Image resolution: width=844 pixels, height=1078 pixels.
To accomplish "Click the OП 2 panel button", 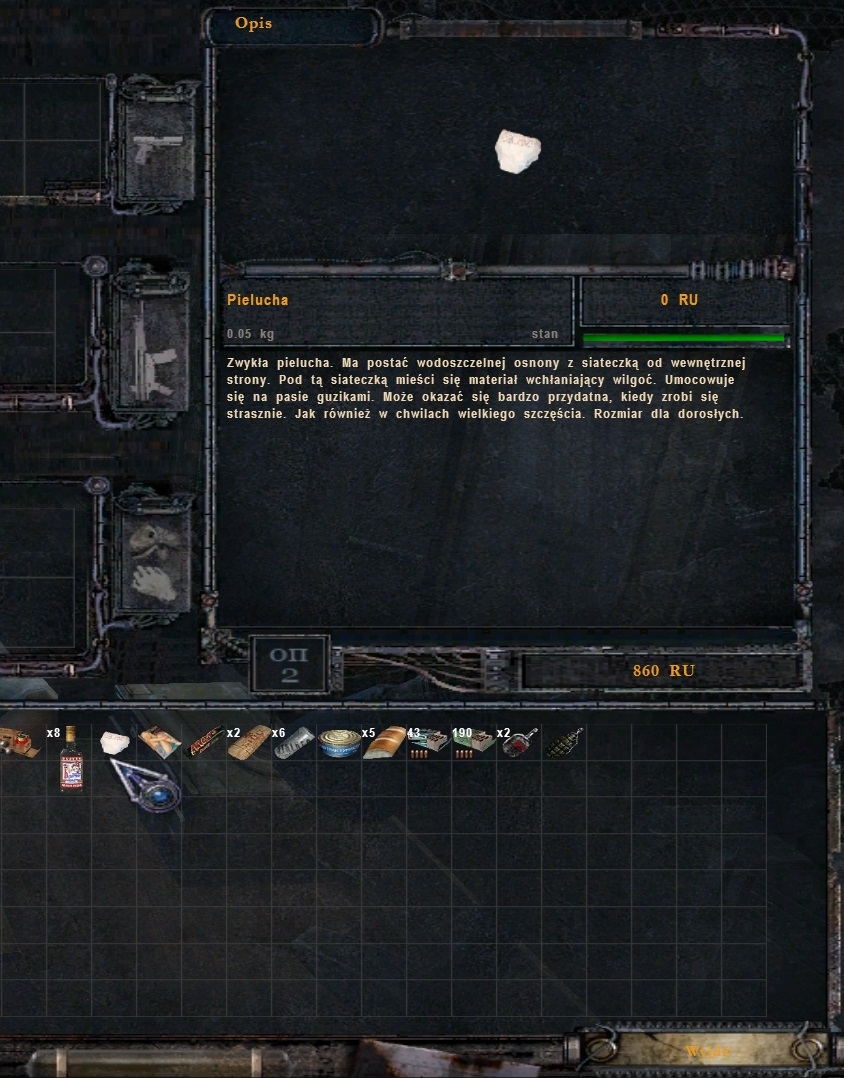I will point(290,665).
